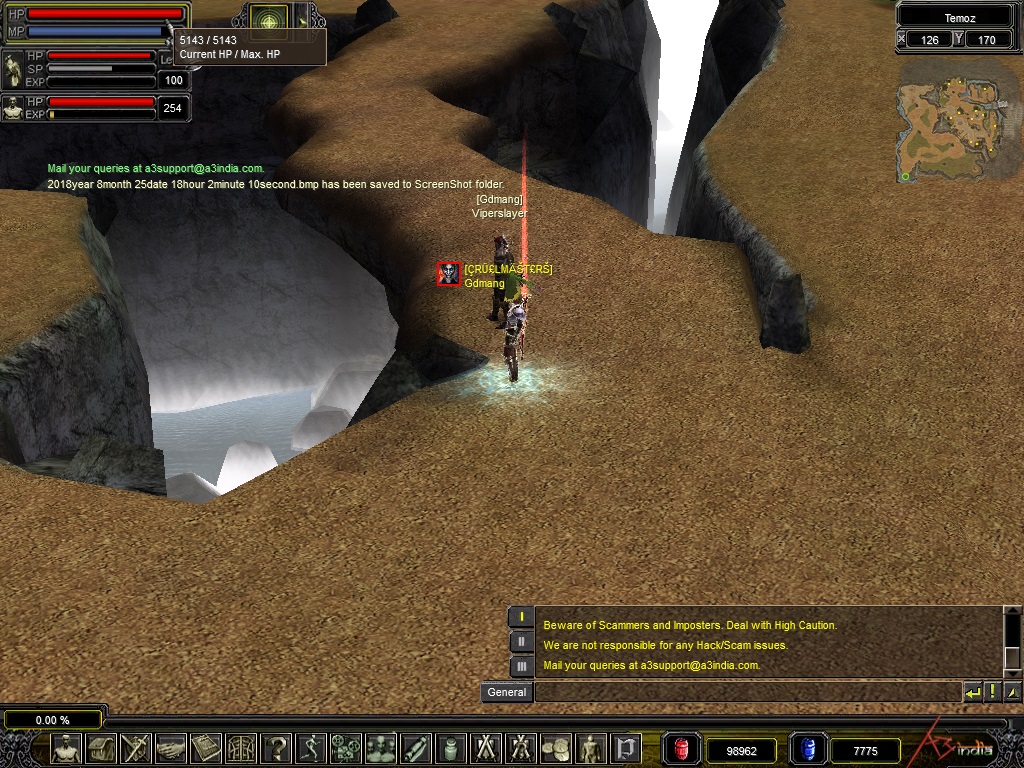Image resolution: width=1024 pixels, height=768 pixels.
Task: Use the red HP potion slot
Action: pos(681,749)
